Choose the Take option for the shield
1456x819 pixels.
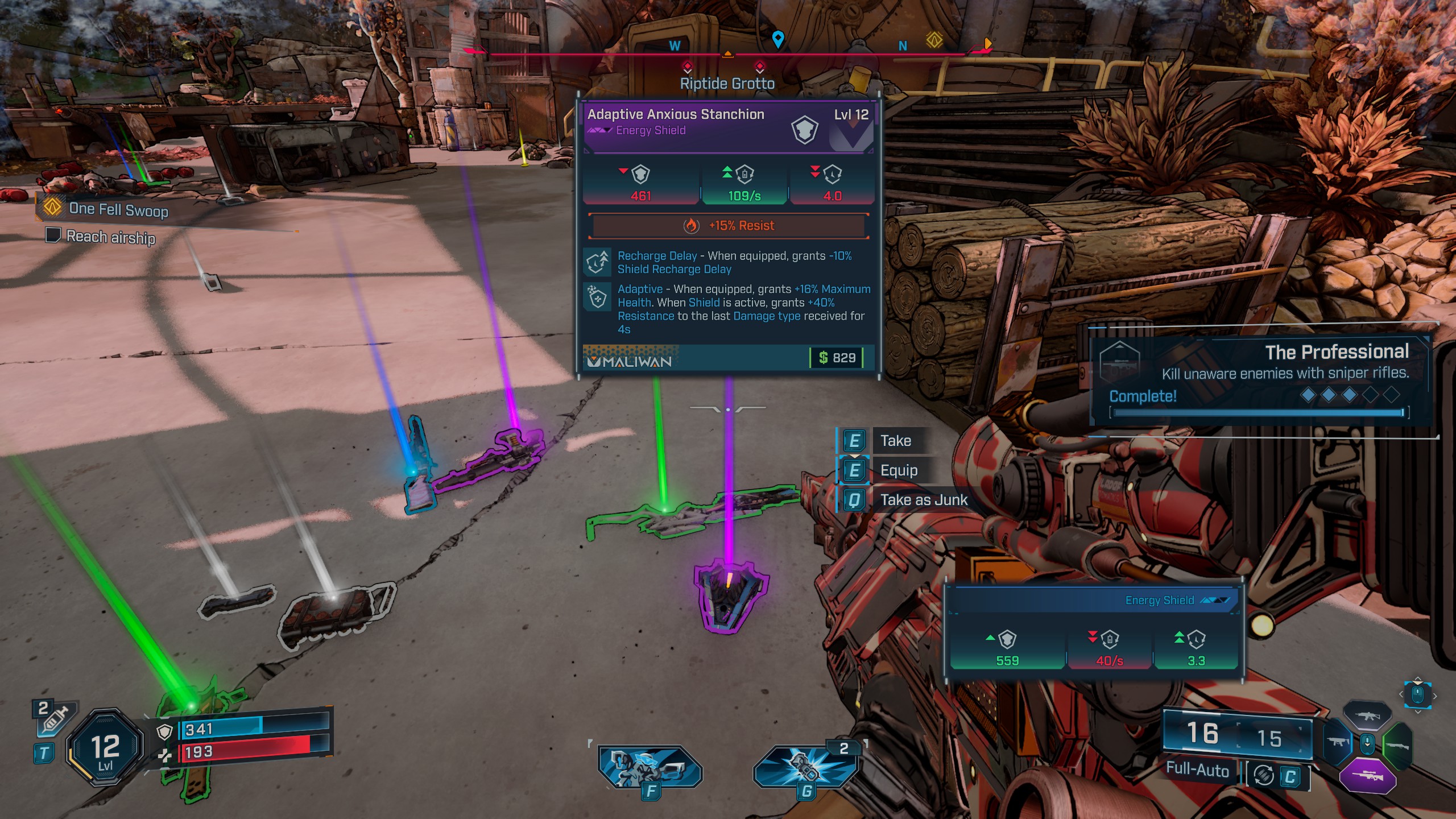click(895, 441)
